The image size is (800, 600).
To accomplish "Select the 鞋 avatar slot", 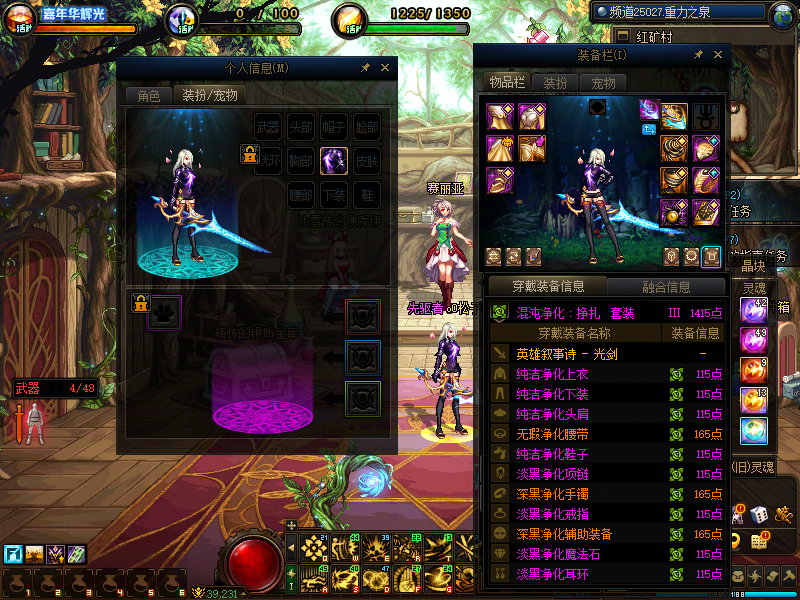I will pos(366,193).
